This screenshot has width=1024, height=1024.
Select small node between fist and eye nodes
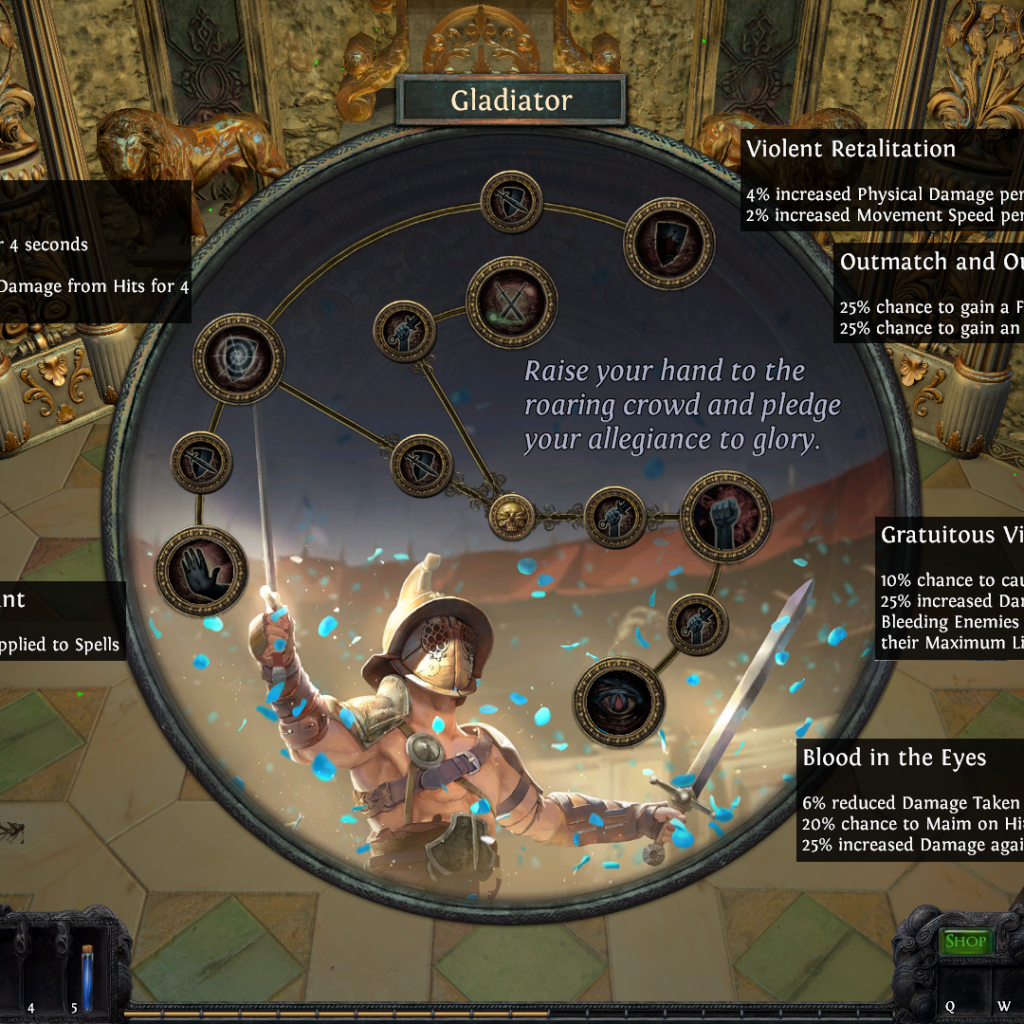point(697,624)
